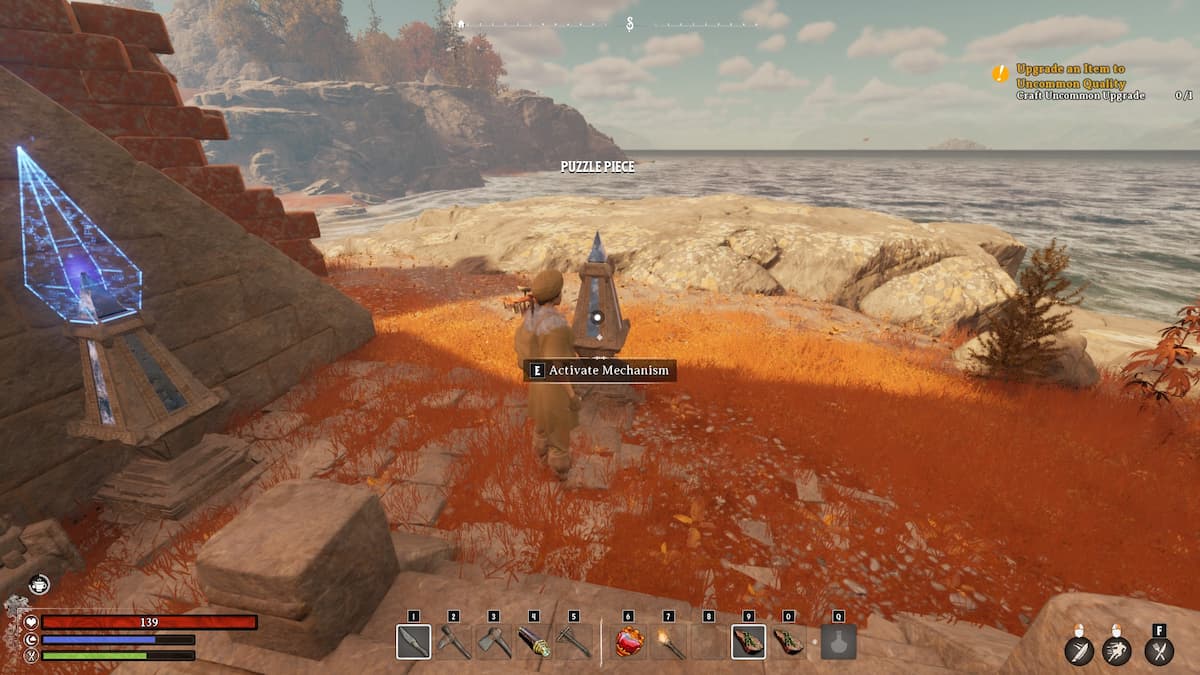The image size is (1200, 675).
Task: Open the fork and knife food icon
Action: [x=1159, y=651]
